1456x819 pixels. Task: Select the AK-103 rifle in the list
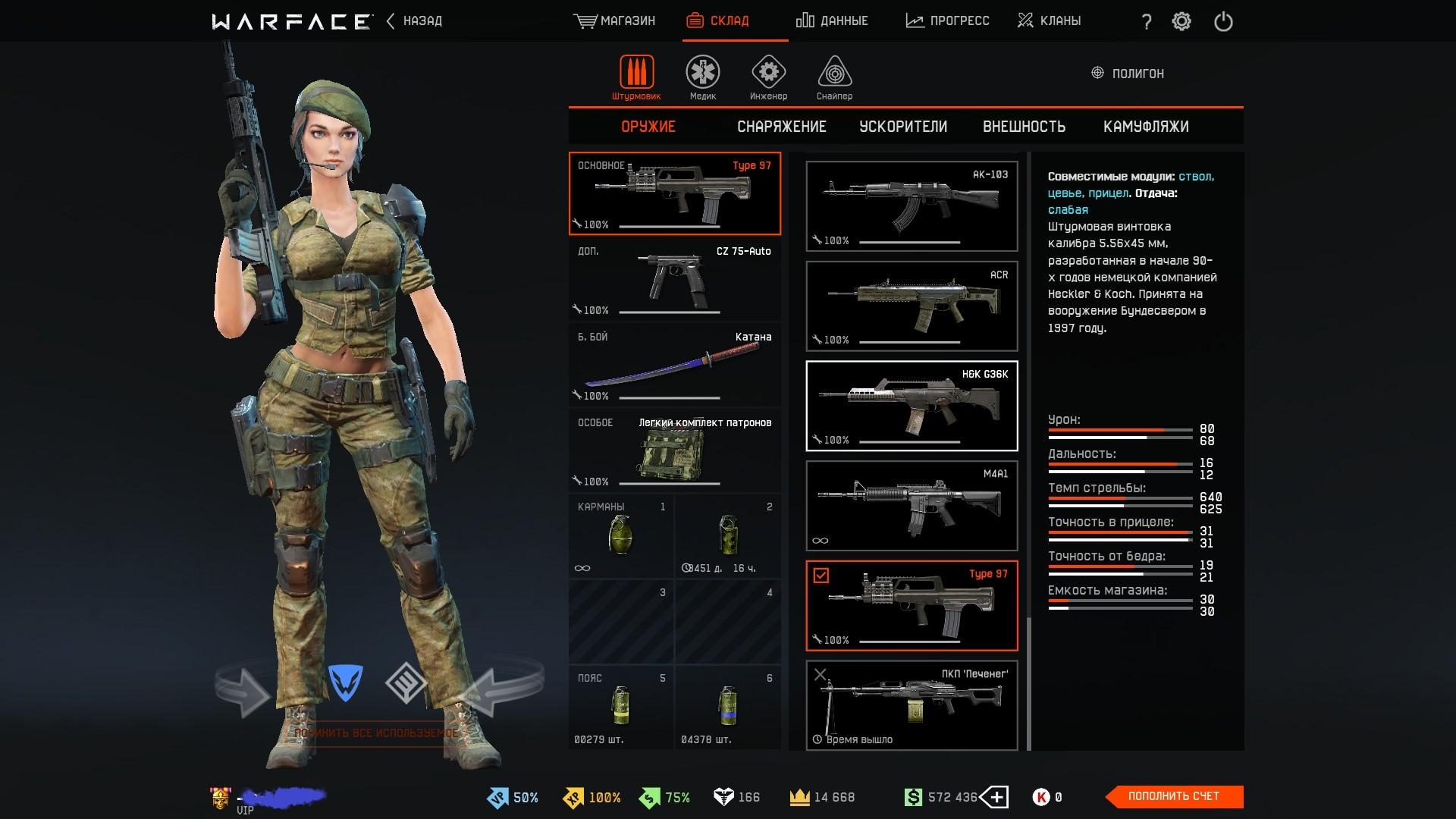coord(912,206)
